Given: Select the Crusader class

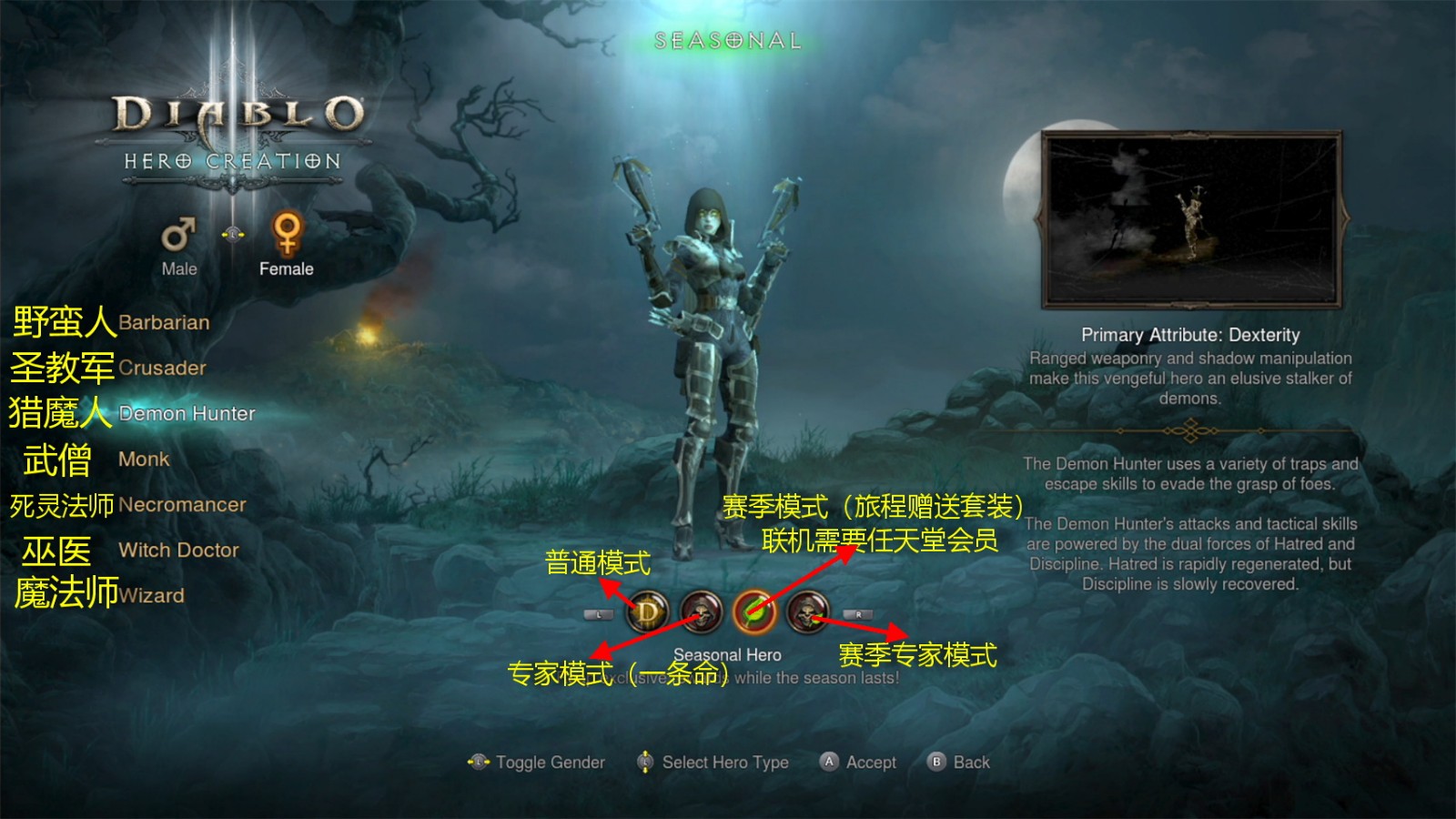Looking at the screenshot, I should (162, 368).
